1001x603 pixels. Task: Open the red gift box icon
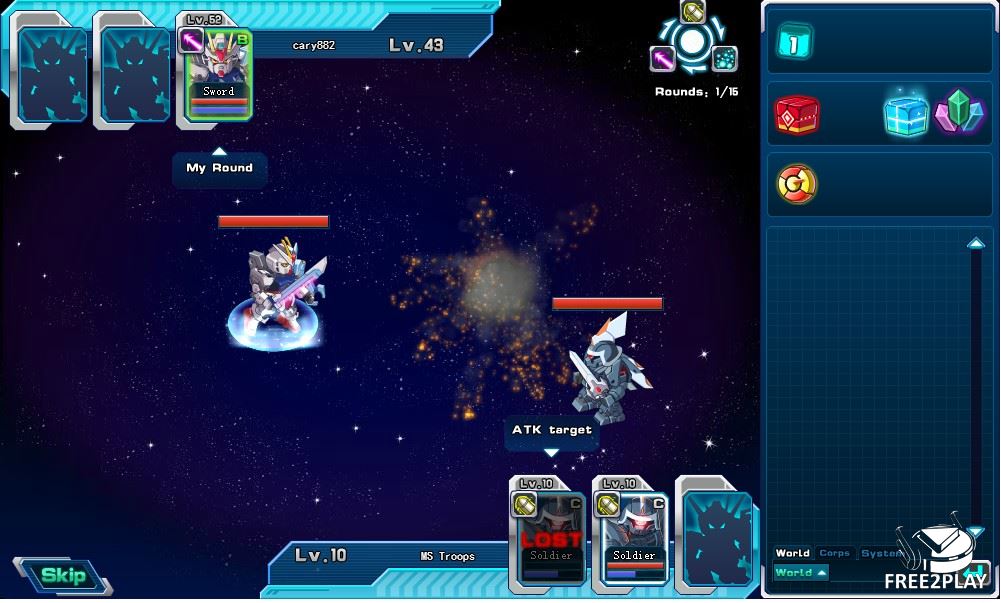coord(797,115)
